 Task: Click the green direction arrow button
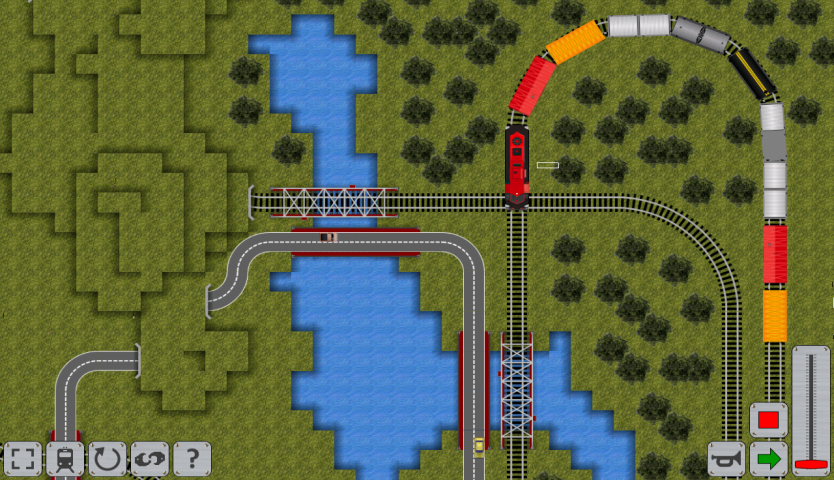769,459
